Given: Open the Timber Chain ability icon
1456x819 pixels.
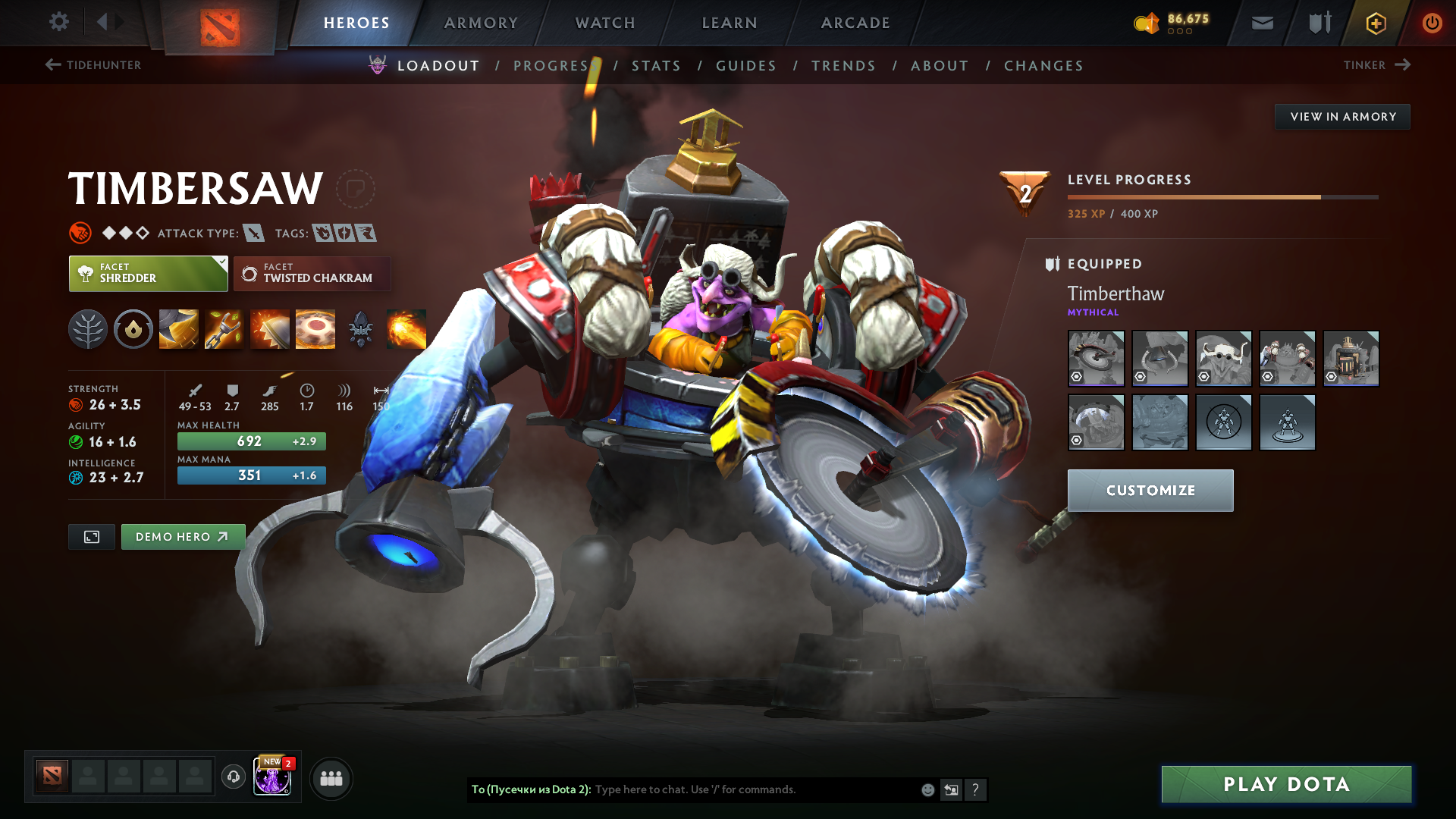Looking at the screenshot, I should (223, 328).
